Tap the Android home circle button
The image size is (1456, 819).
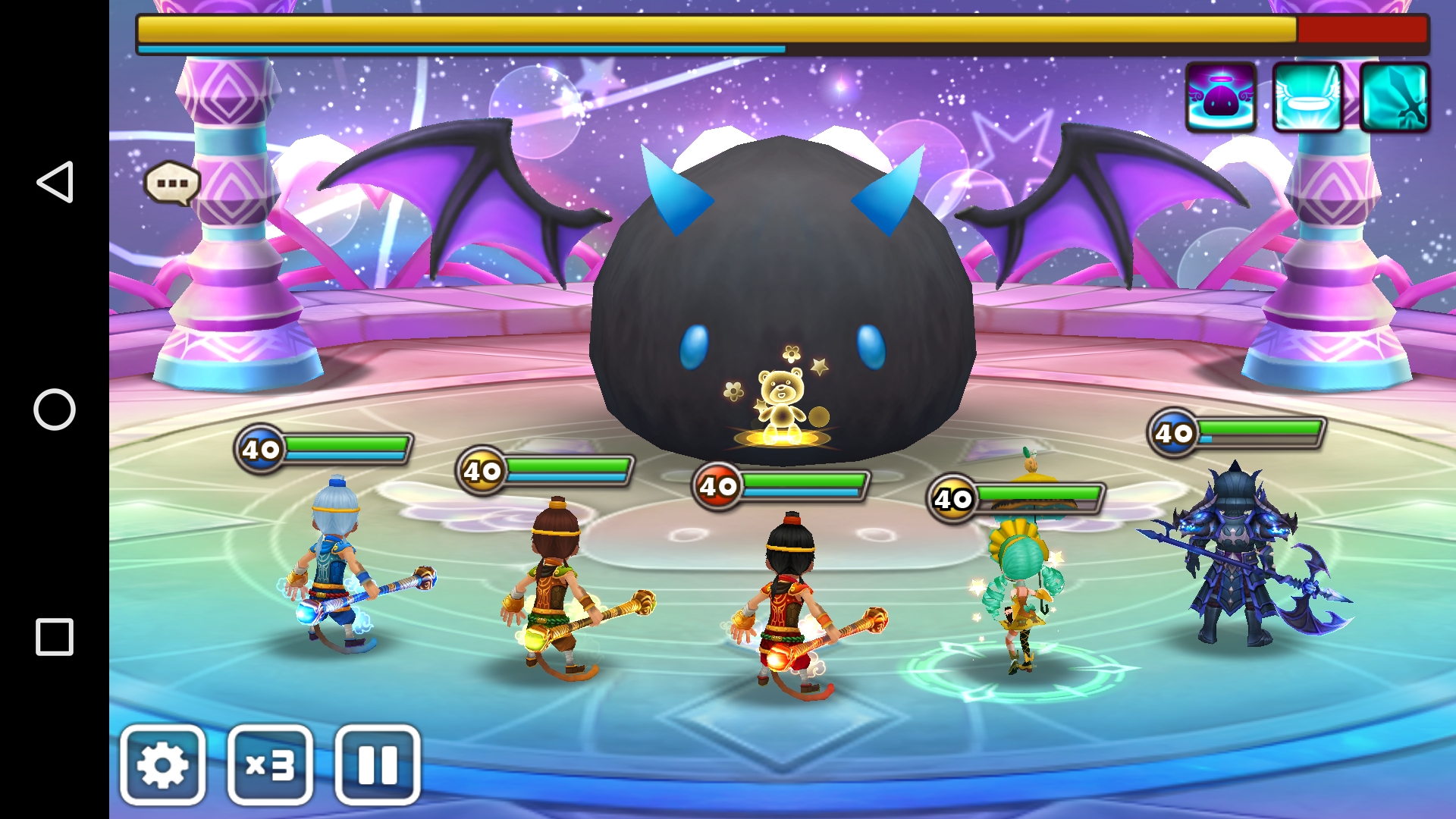coord(55,409)
